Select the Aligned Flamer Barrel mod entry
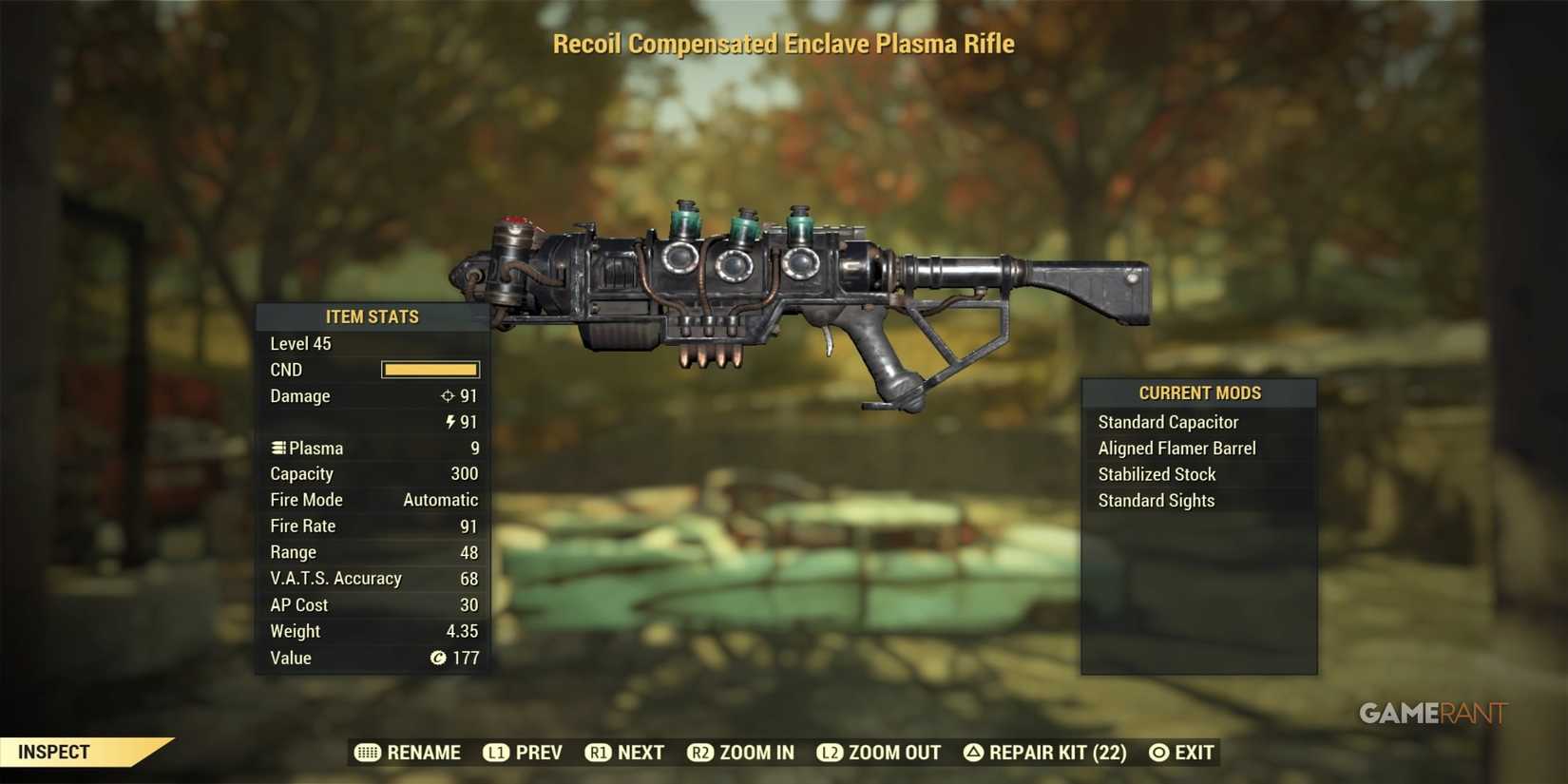Screen dimensions: 1568x784 (1176, 448)
